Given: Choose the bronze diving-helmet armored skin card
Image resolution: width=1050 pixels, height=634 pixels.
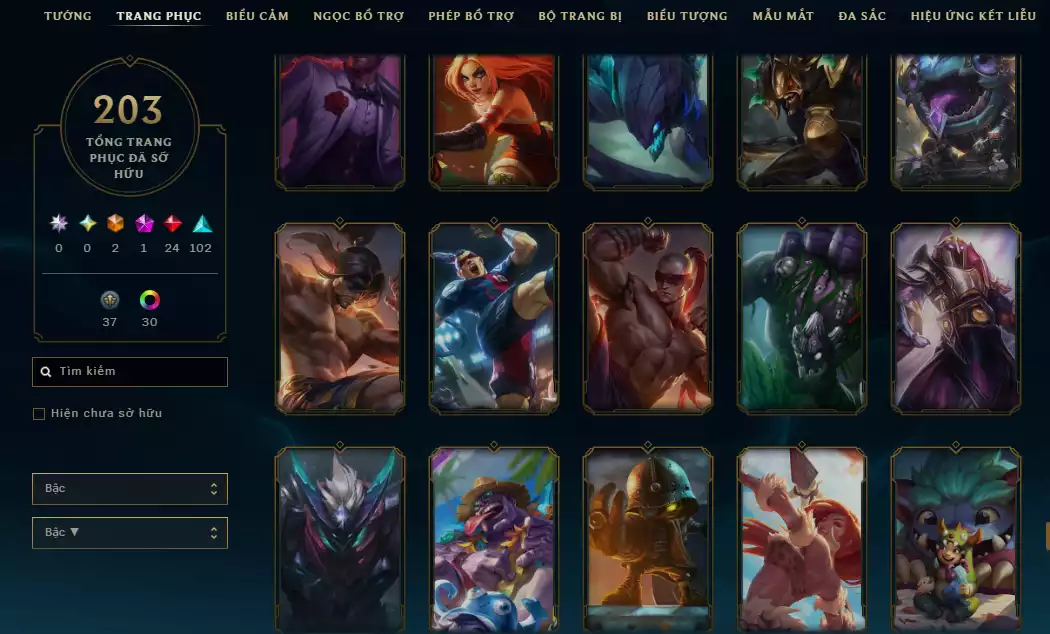Looking at the screenshot, I should [648, 540].
